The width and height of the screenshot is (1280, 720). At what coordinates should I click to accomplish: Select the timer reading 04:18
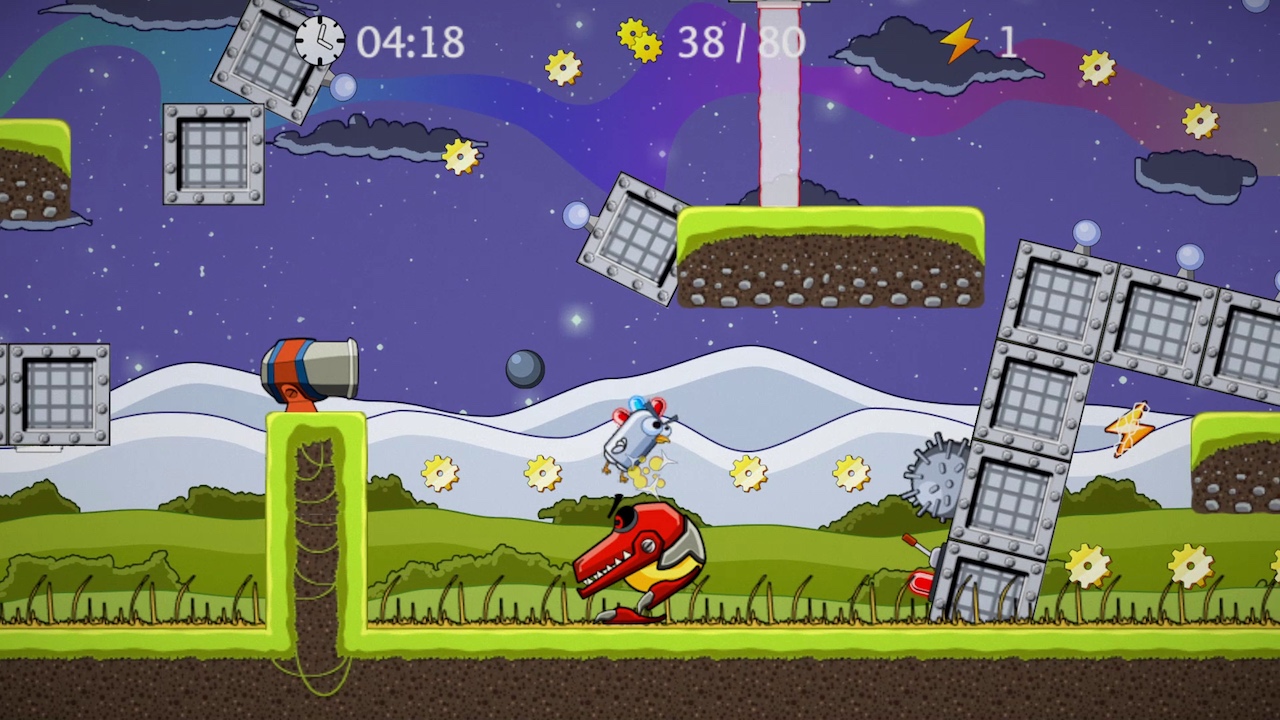point(410,43)
